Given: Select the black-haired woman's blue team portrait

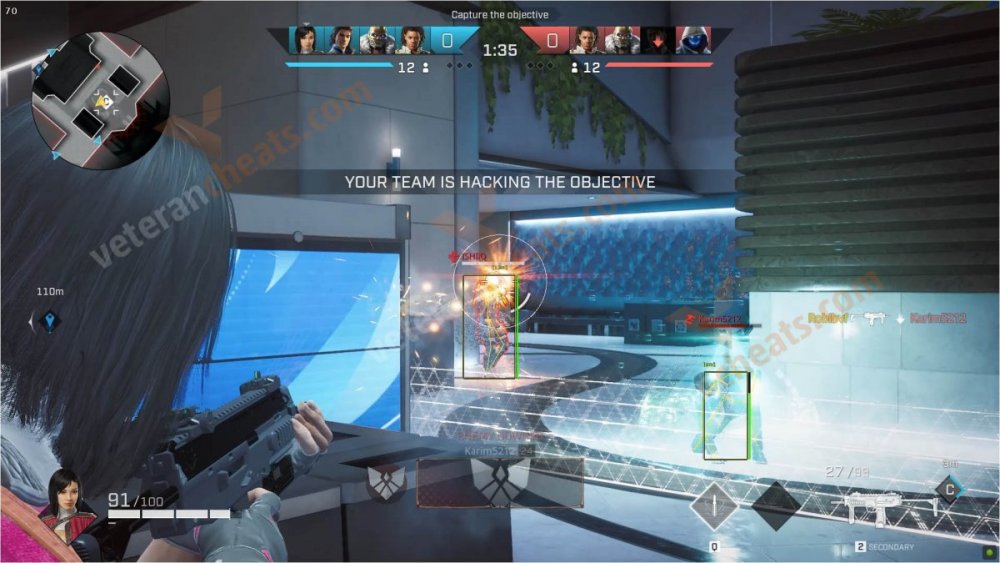Looking at the screenshot, I should [306, 40].
